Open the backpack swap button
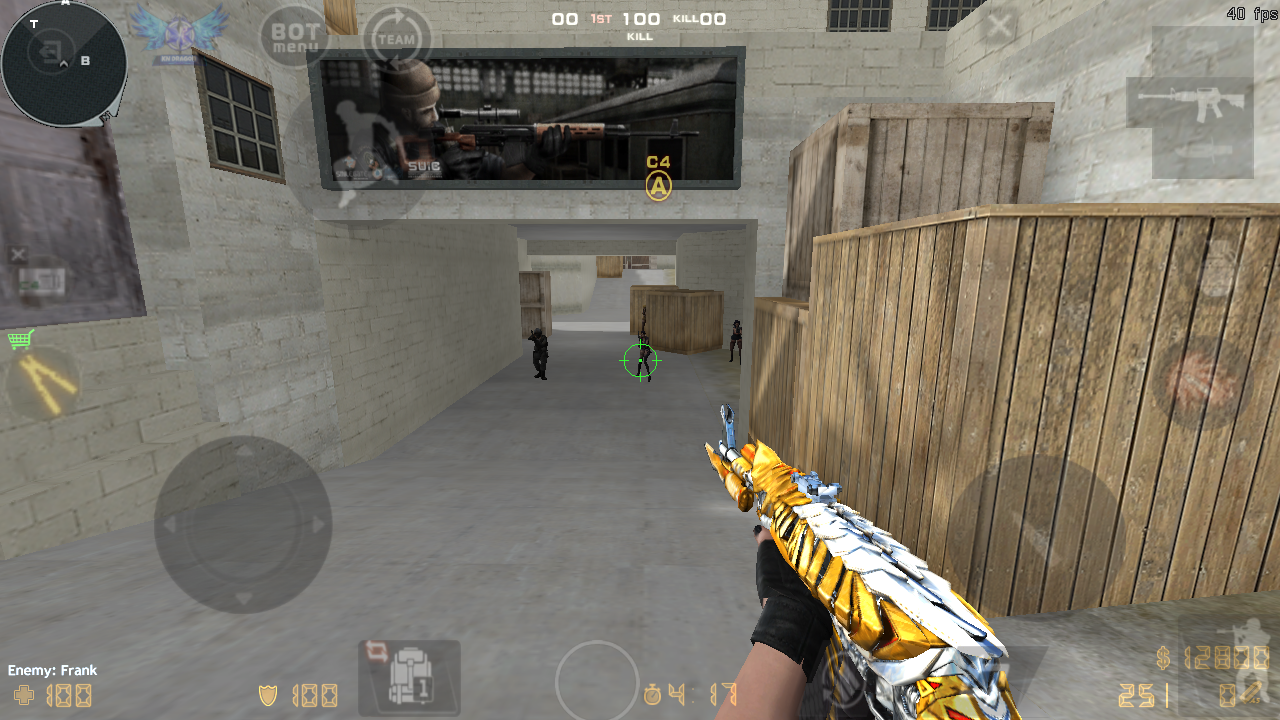 pyautogui.click(x=409, y=677)
